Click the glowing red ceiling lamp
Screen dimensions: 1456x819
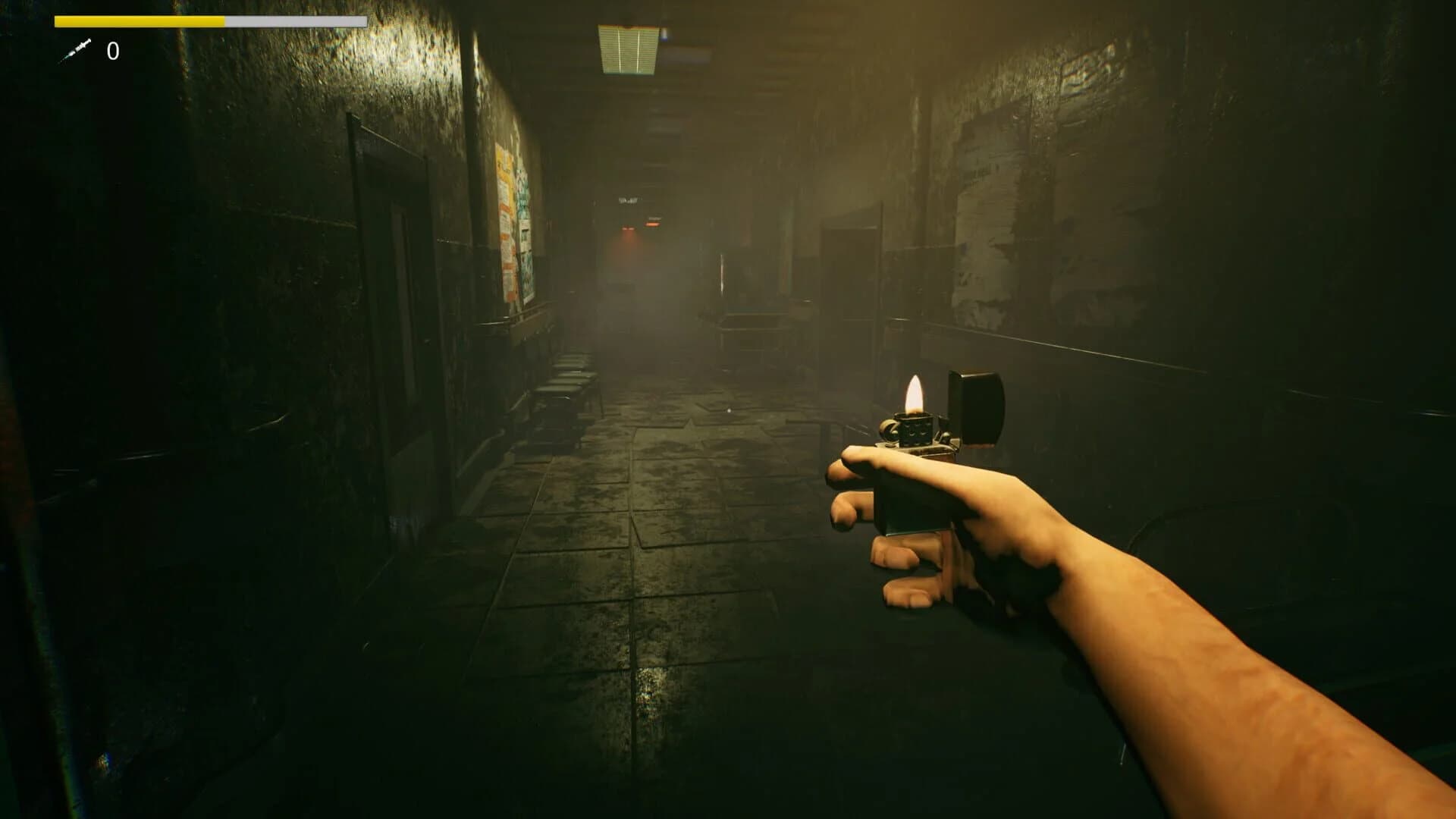(628, 229)
